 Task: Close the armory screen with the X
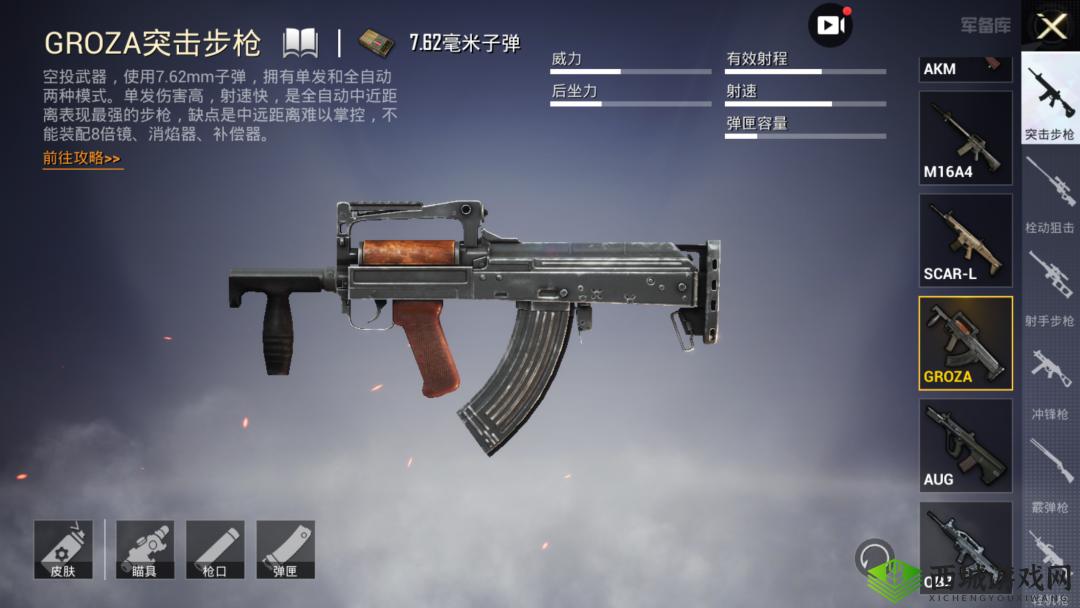[x=1051, y=26]
